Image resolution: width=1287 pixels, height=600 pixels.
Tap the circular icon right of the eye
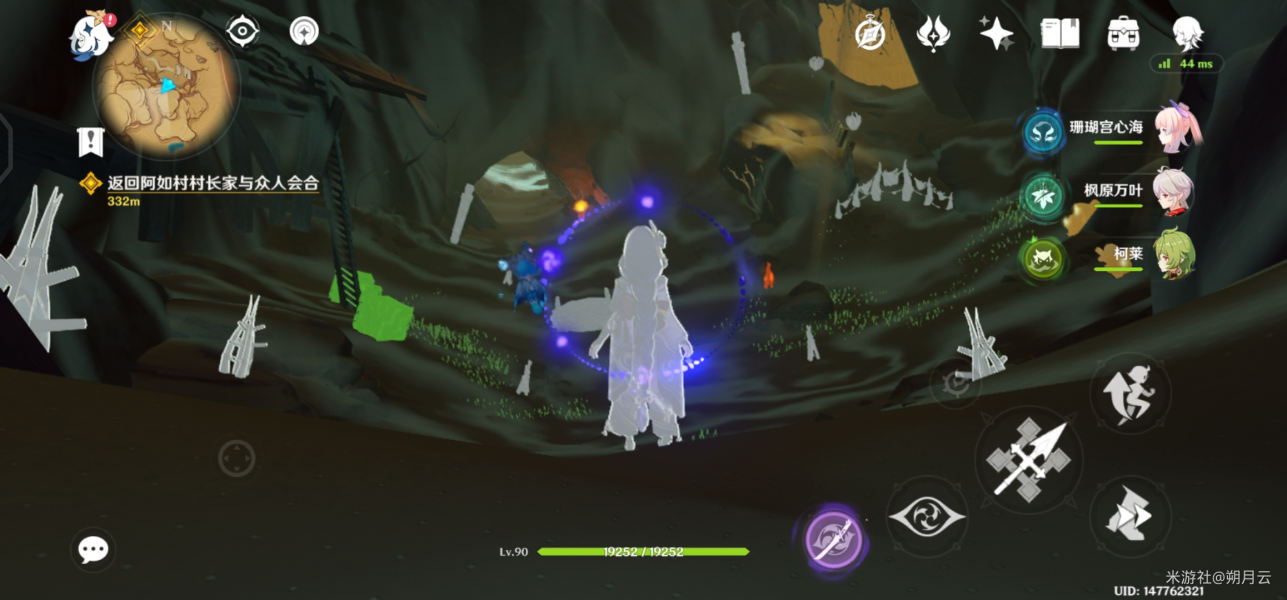[x=304, y=32]
